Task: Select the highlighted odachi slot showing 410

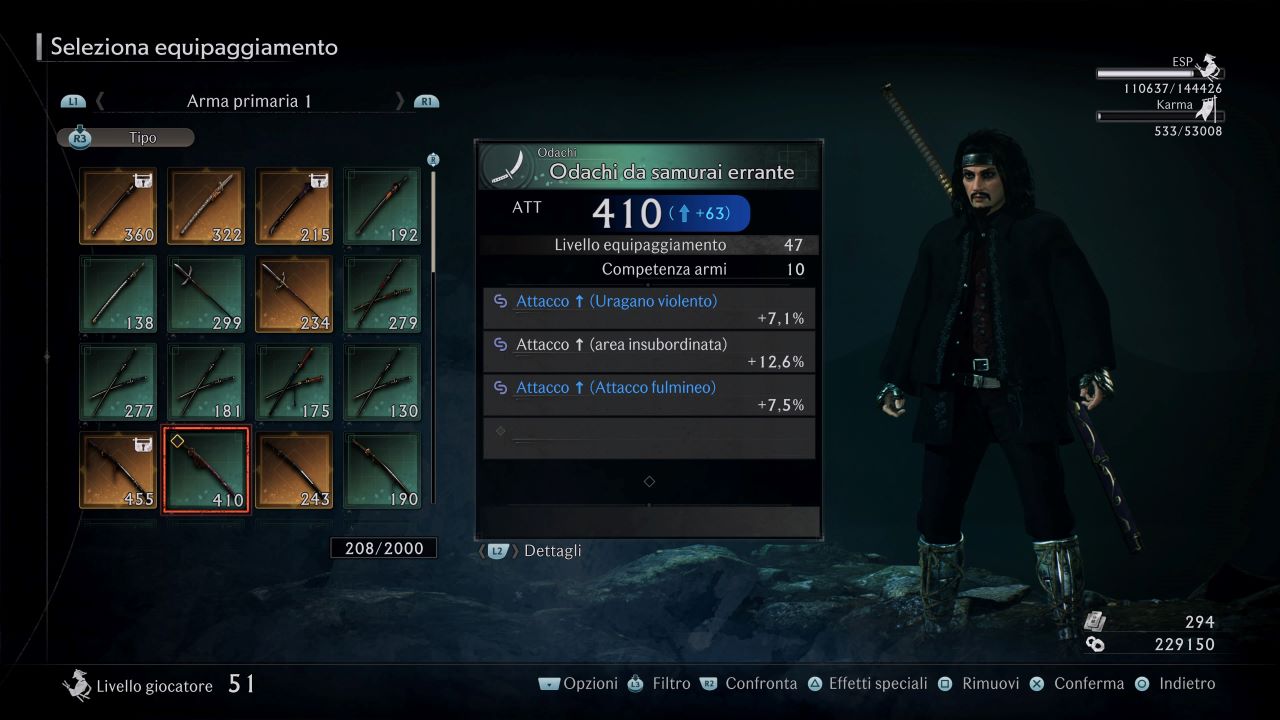Action: click(x=206, y=470)
